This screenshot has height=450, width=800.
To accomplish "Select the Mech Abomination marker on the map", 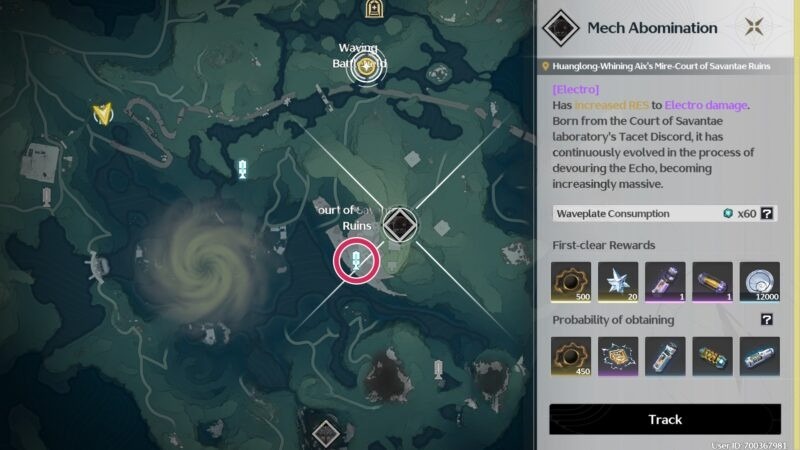I will (399, 226).
